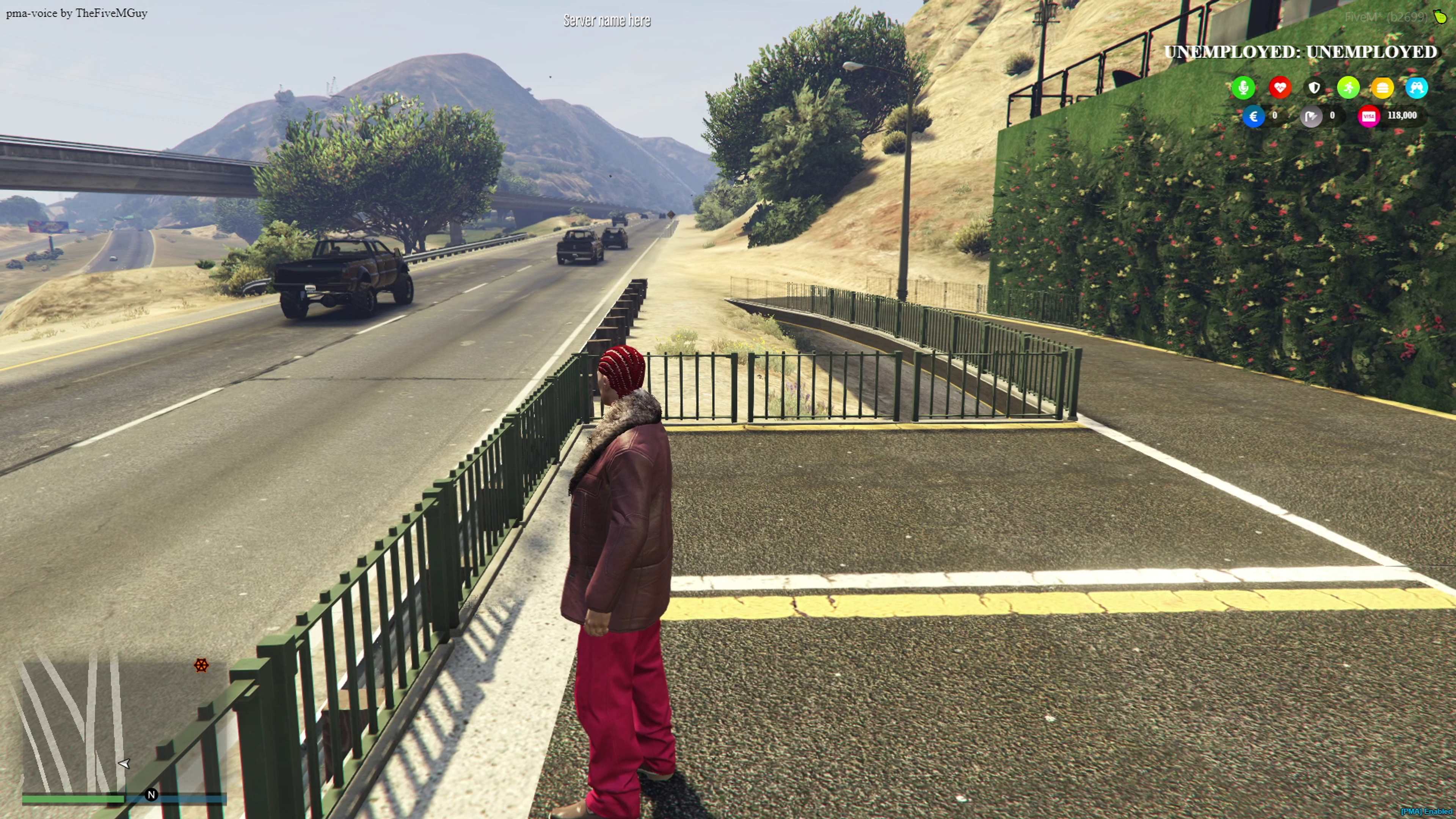Click the green microphone voice icon
The width and height of the screenshot is (1456, 819).
[1243, 88]
